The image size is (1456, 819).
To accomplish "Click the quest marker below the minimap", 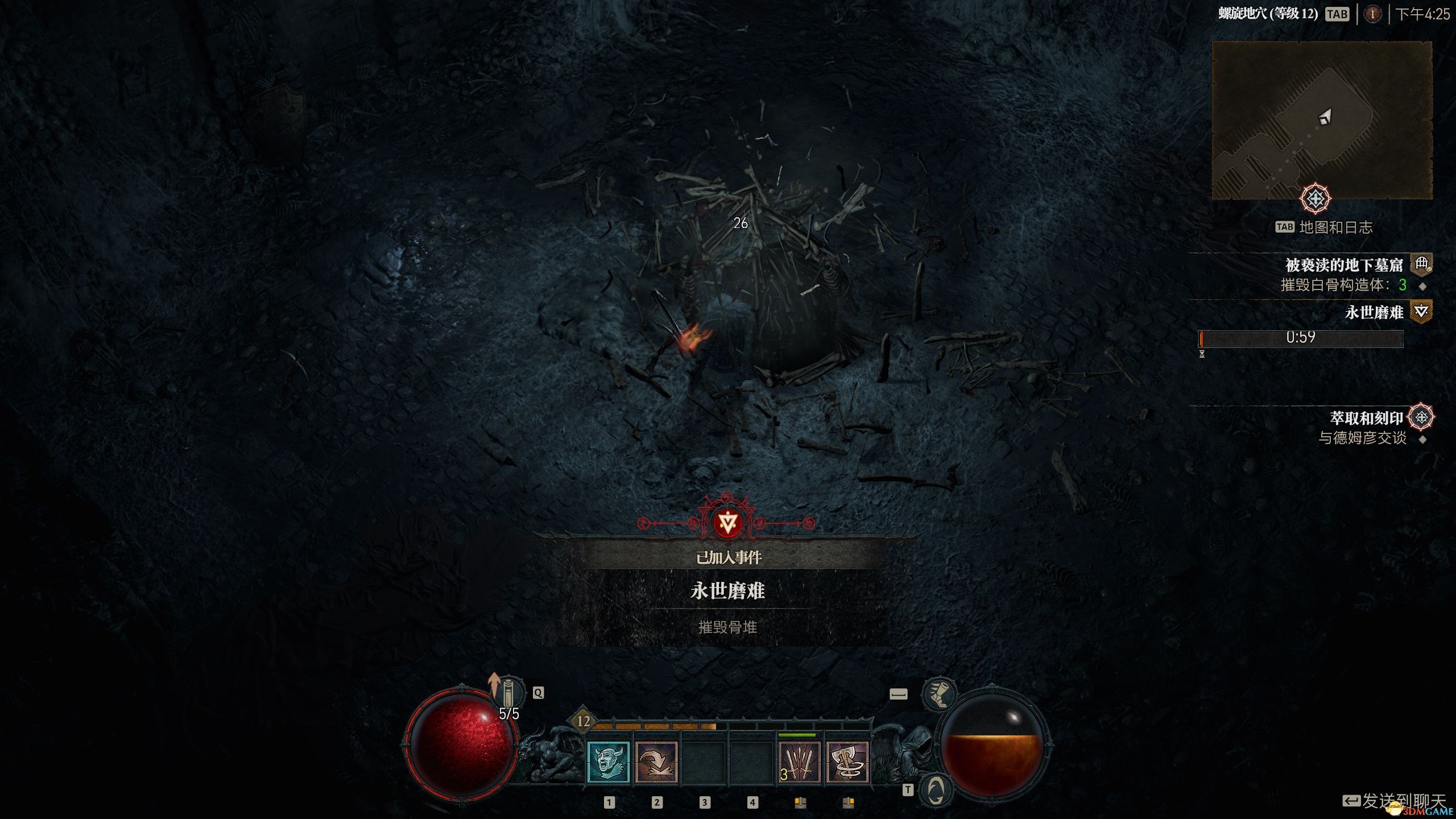I will click(1315, 199).
